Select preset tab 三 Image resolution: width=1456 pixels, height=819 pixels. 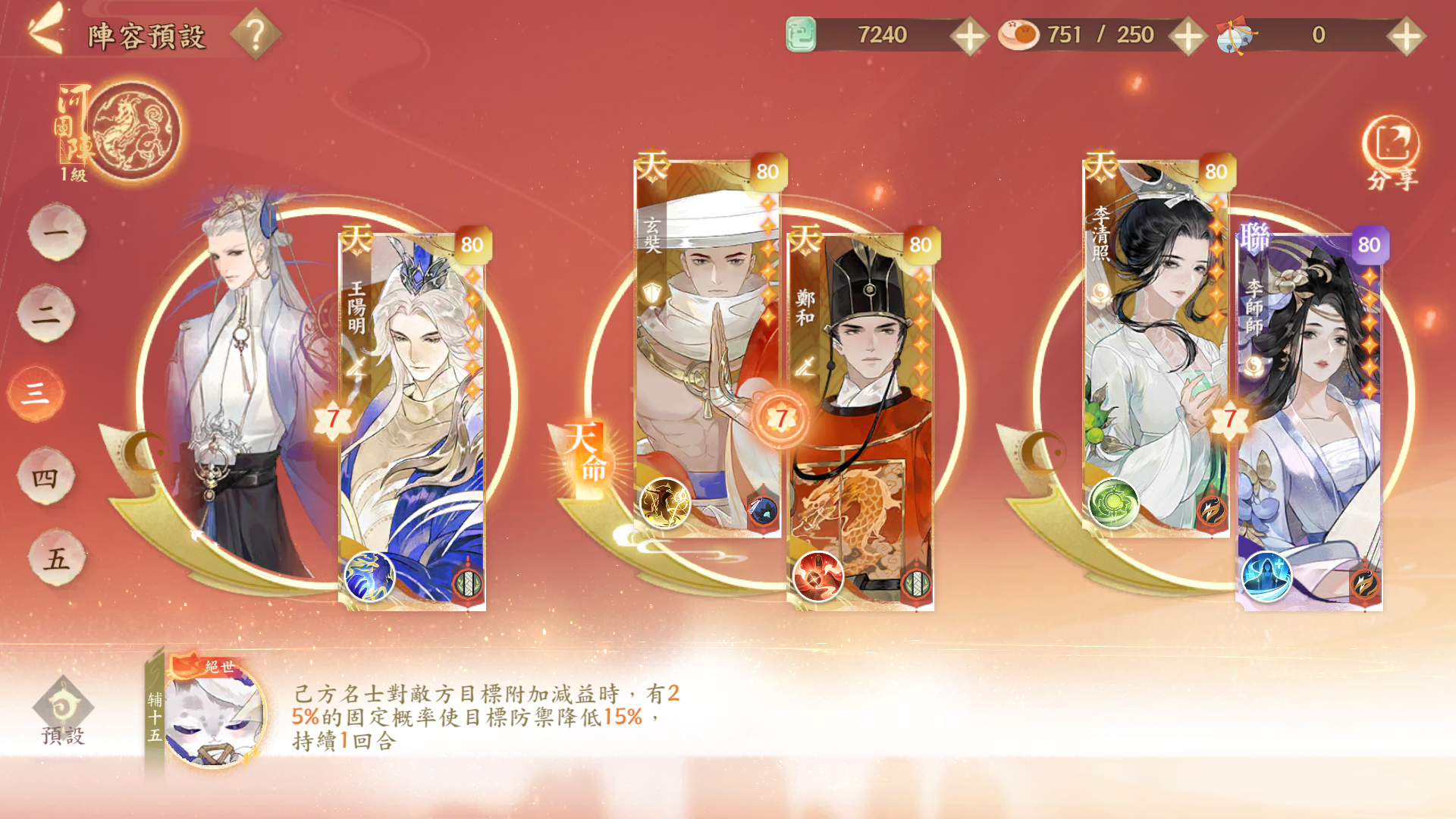36,393
